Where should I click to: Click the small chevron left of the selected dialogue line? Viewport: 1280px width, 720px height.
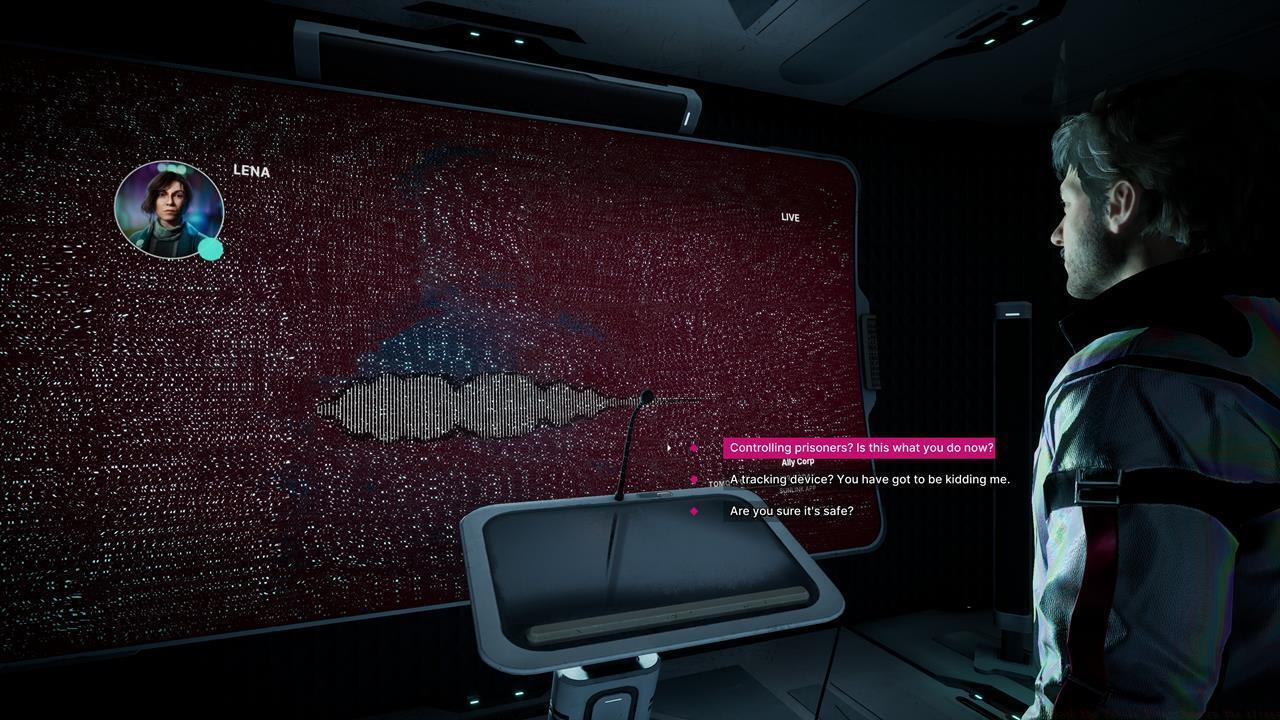[668, 448]
